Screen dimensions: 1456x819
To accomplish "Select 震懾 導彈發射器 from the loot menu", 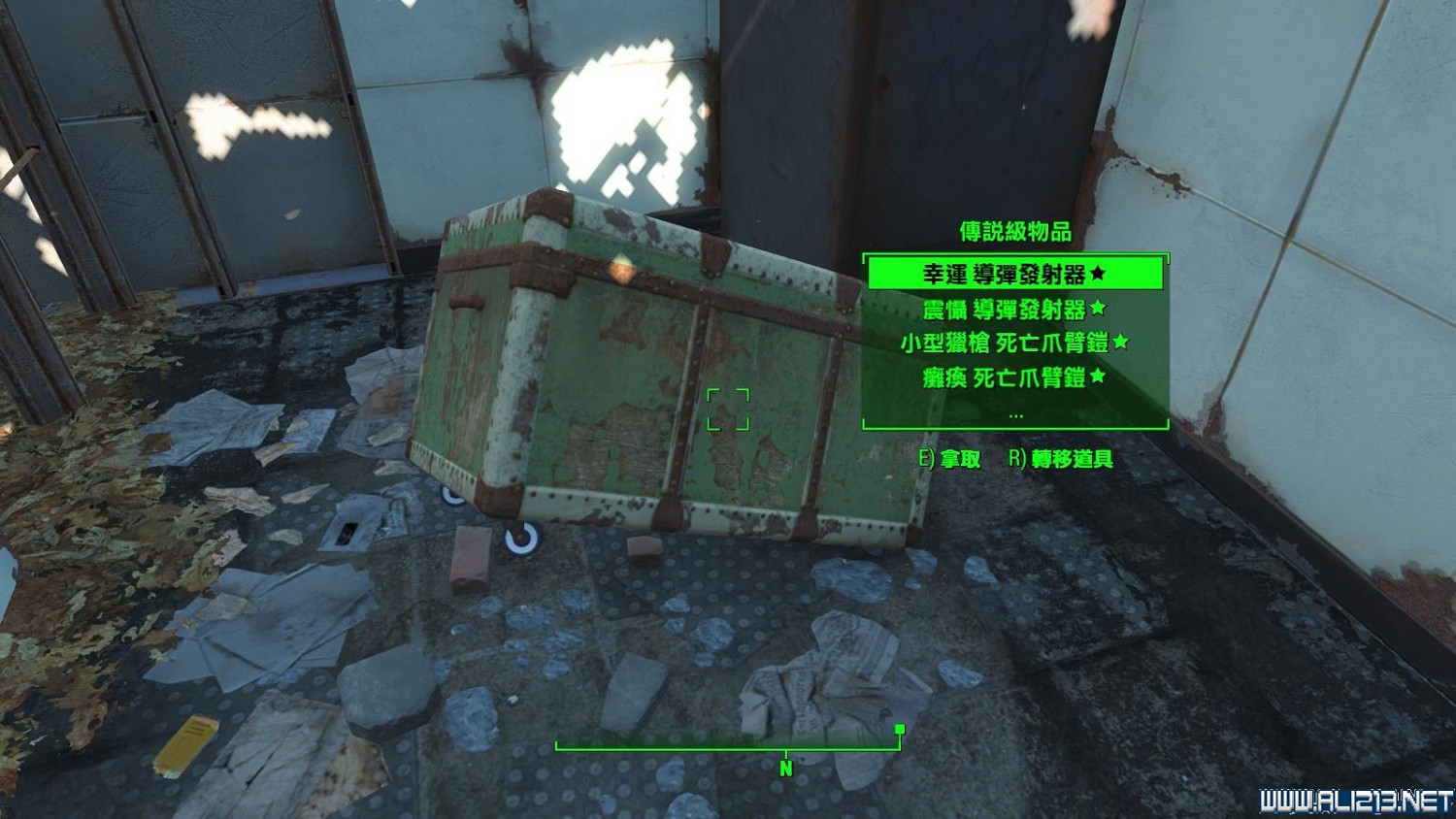I will [1014, 309].
